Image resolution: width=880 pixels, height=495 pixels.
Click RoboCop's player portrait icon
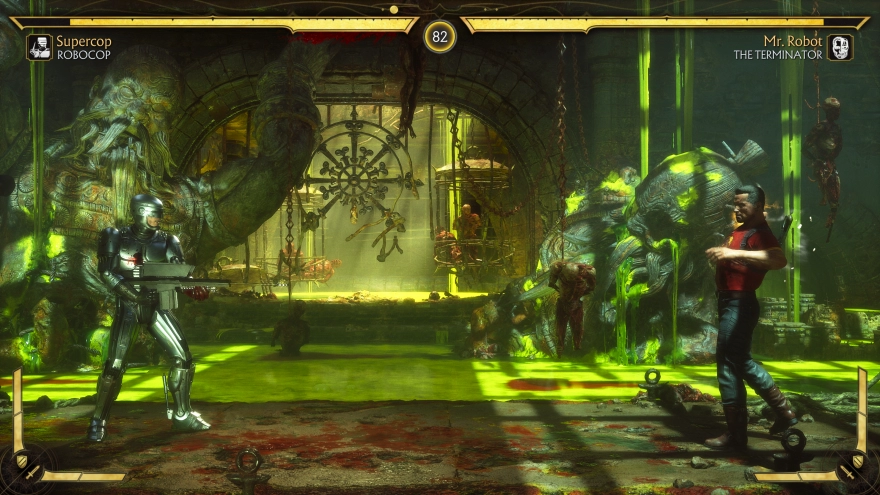tap(39, 47)
